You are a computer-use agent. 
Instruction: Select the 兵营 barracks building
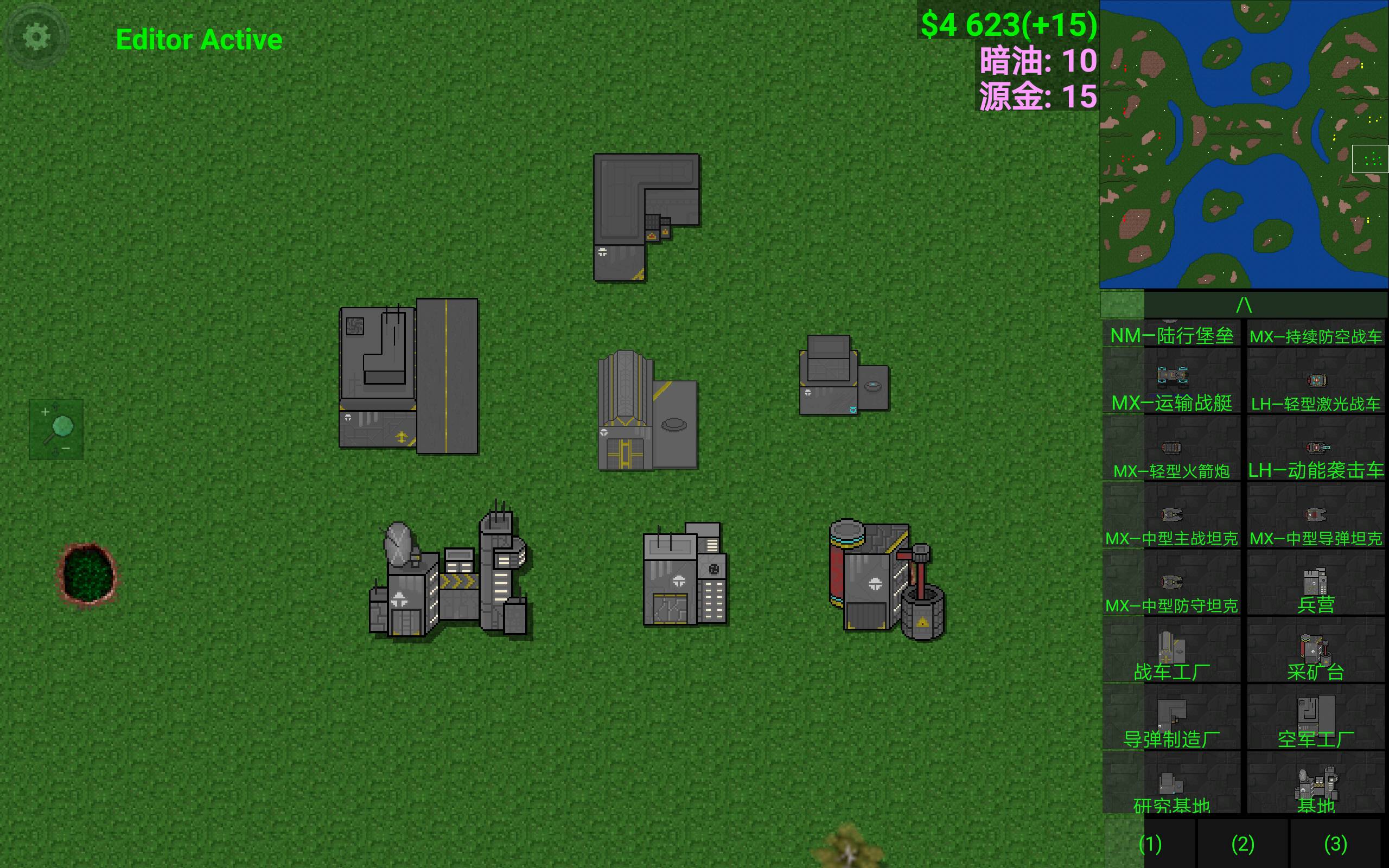tap(1316, 584)
